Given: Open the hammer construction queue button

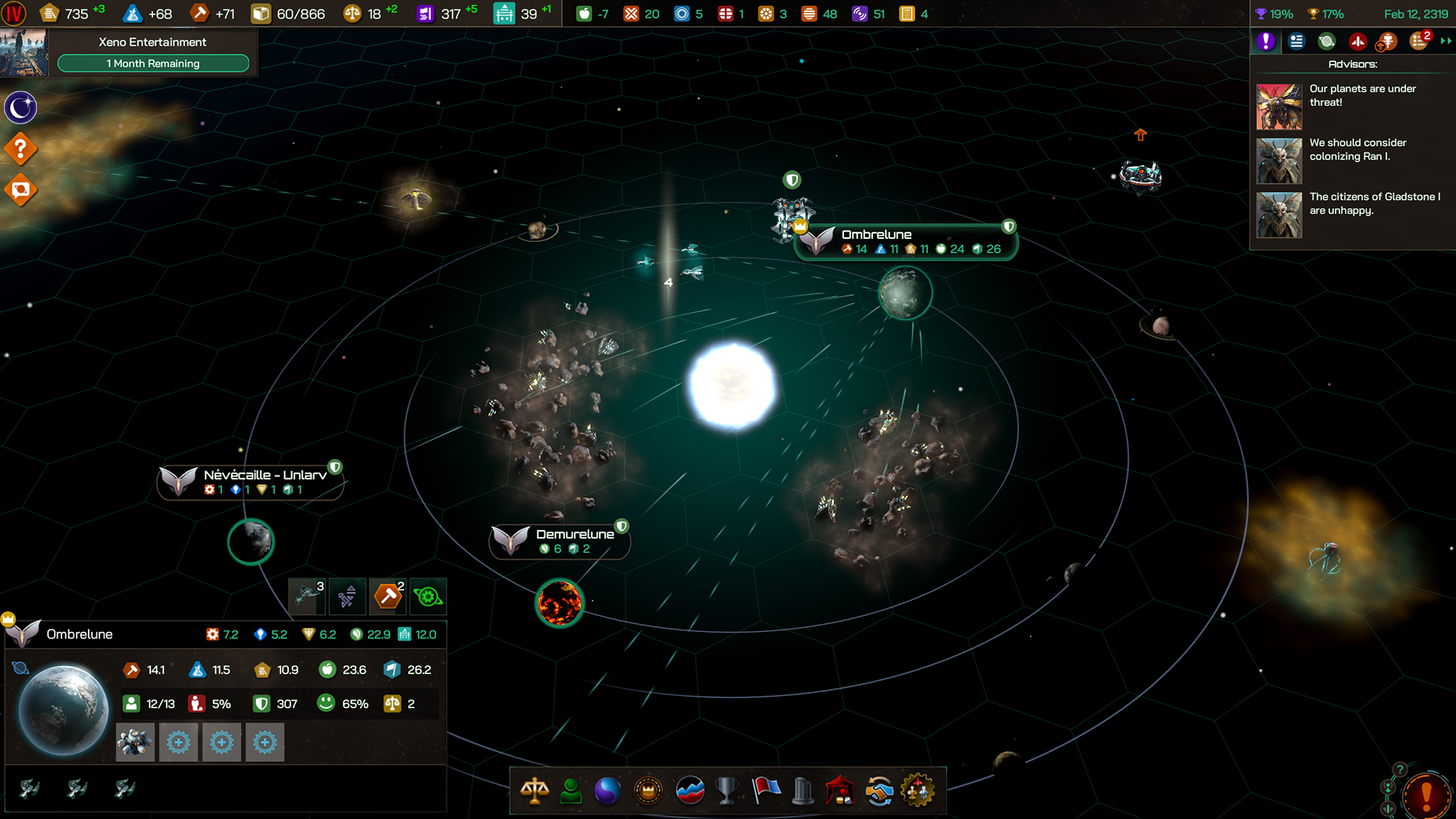Looking at the screenshot, I should (388, 596).
